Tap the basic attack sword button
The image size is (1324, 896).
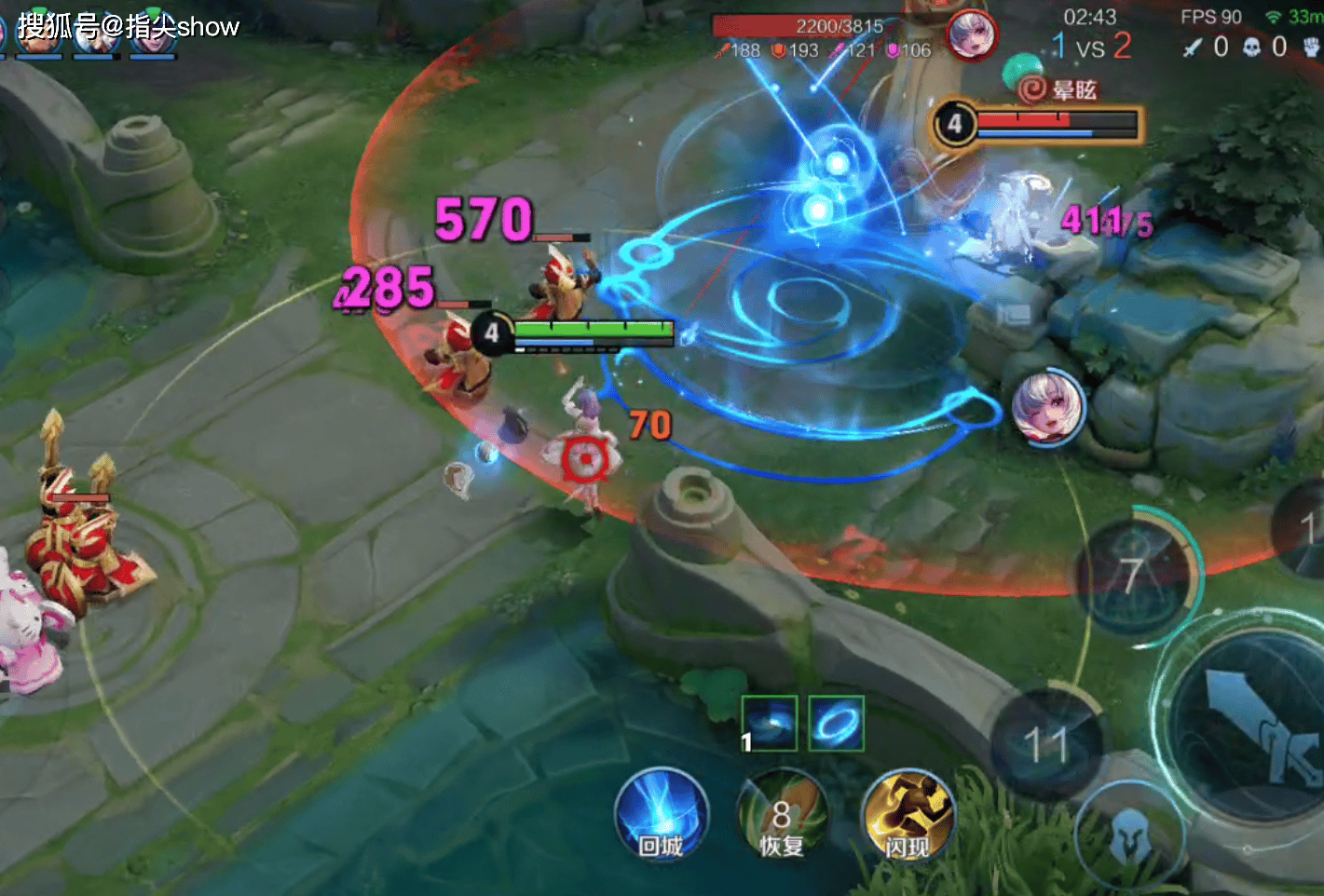(1254, 725)
